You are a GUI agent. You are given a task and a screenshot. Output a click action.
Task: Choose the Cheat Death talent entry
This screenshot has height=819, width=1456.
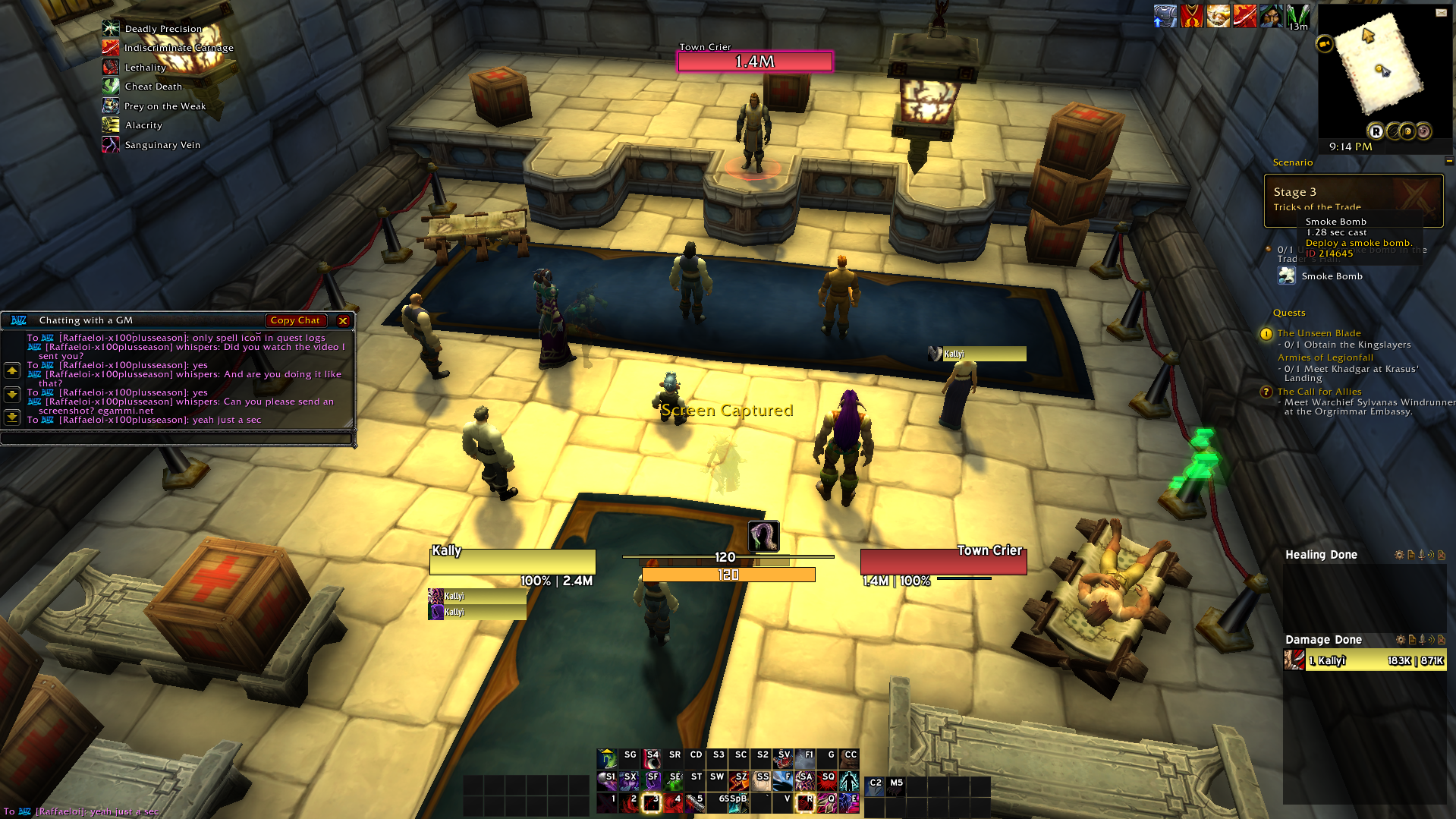[153, 87]
